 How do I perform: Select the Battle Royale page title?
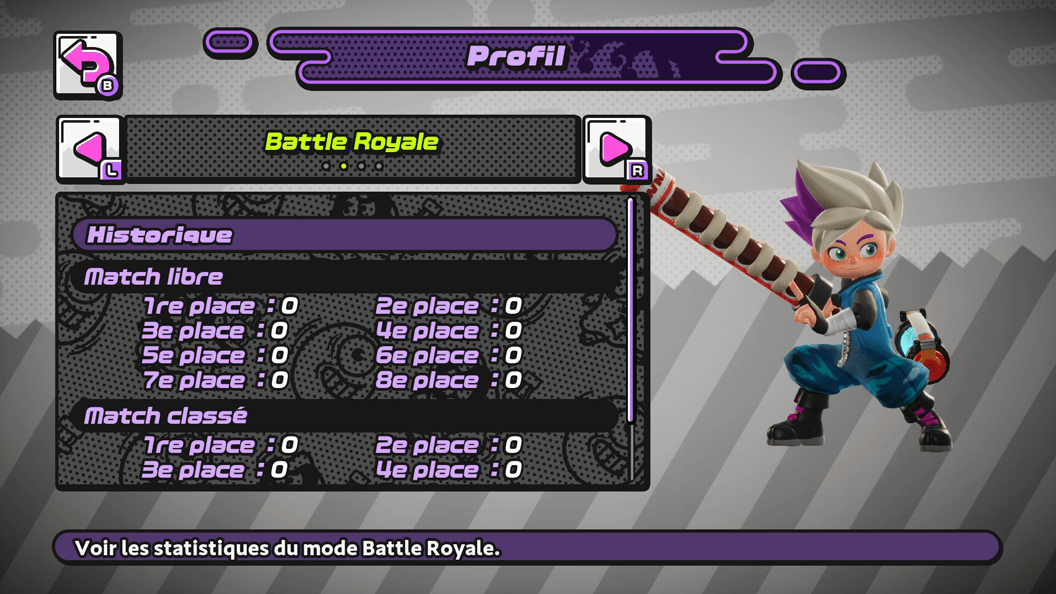(x=352, y=142)
